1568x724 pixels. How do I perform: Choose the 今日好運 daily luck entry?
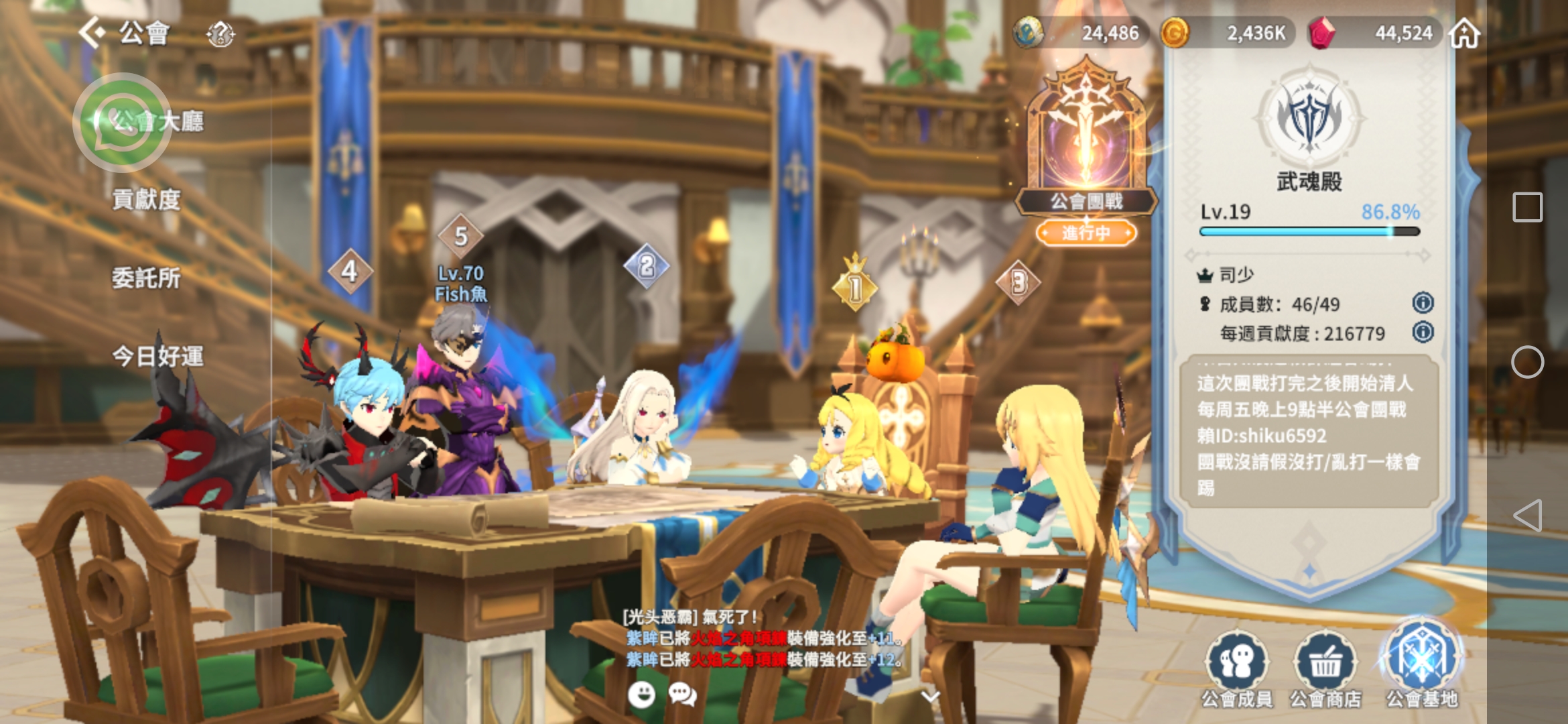(157, 356)
